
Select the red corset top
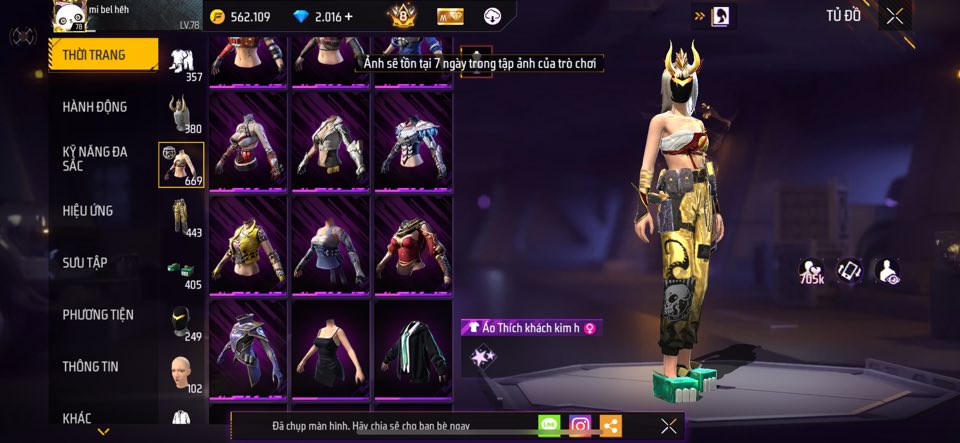pyautogui.click(x=413, y=243)
